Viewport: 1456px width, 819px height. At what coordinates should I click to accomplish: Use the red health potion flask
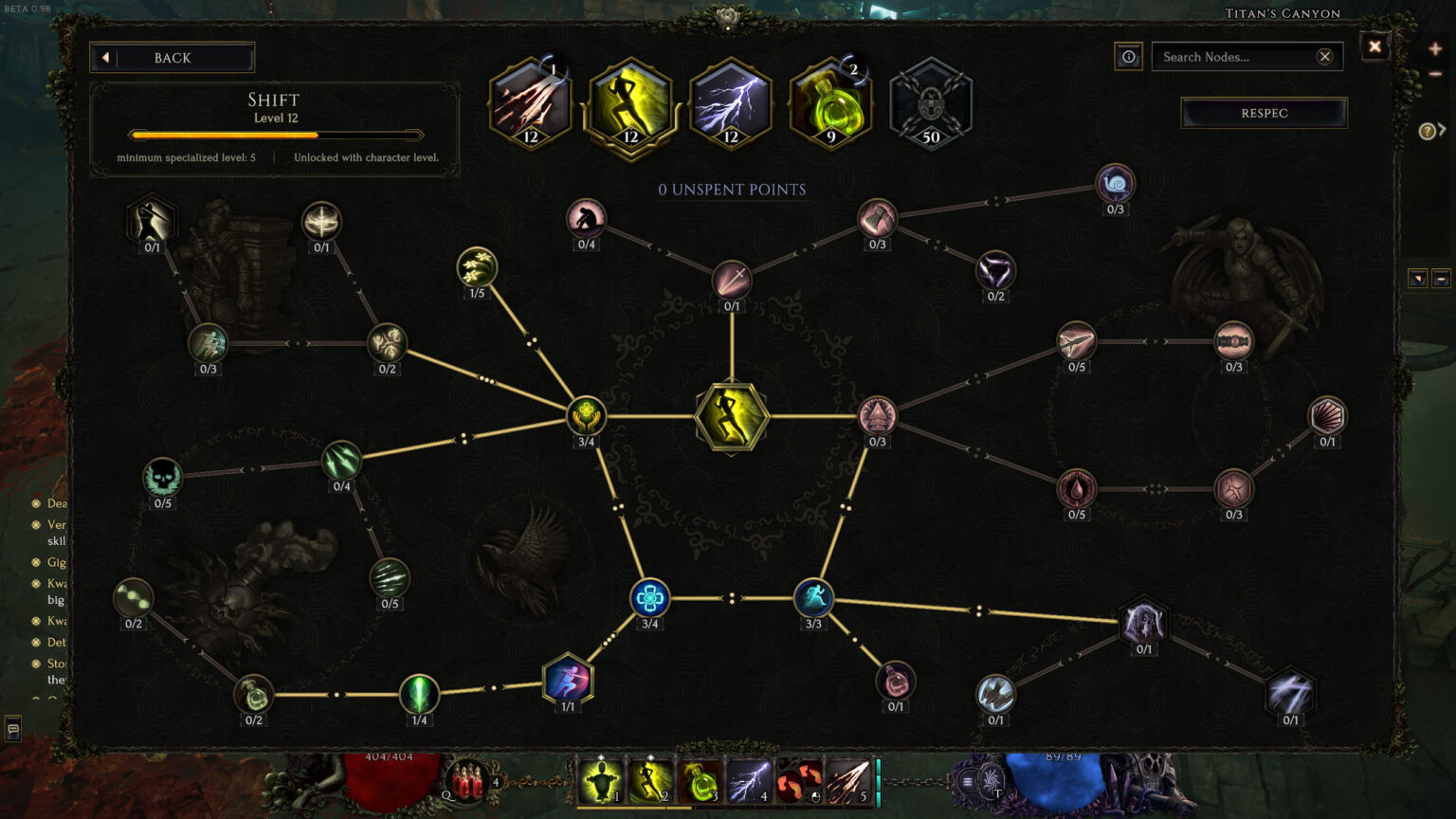tap(465, 783)
